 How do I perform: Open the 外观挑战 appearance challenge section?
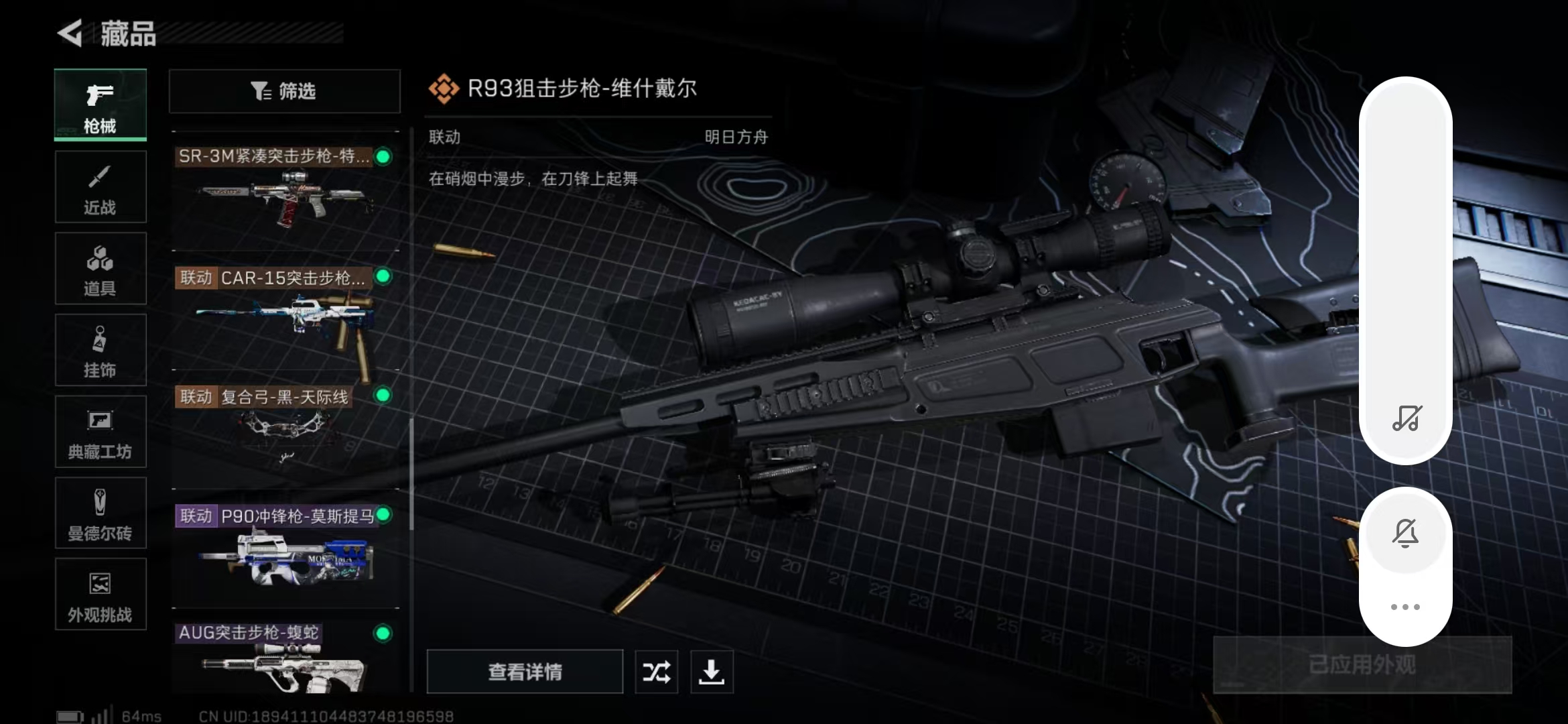(99, 595)
